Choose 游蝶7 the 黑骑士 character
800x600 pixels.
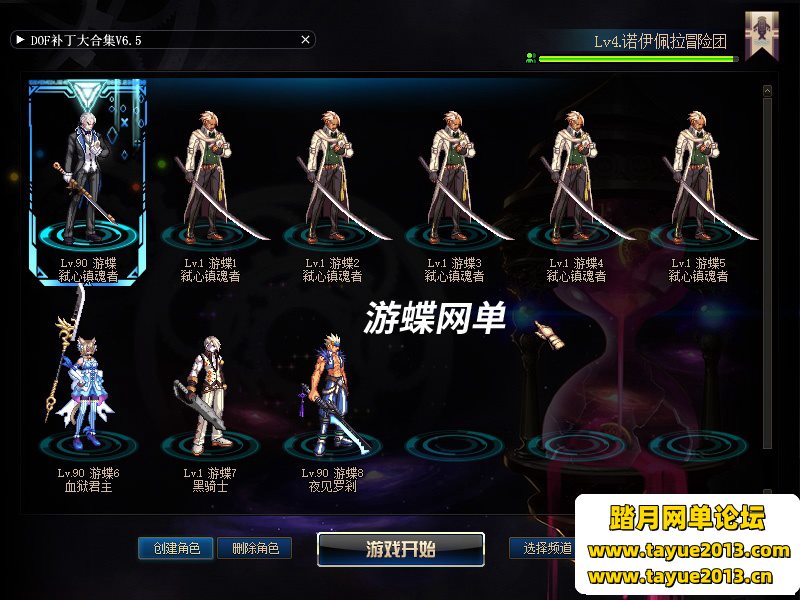click(212, 395)
